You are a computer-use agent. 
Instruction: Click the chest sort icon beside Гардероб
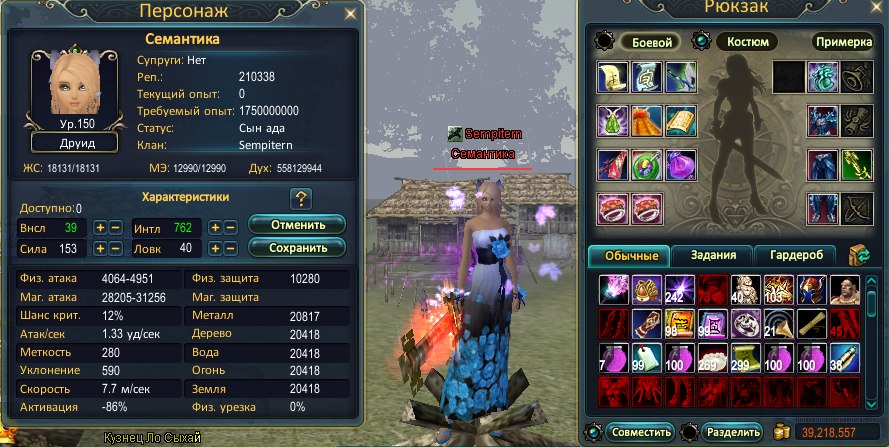(x=859, y=256)
